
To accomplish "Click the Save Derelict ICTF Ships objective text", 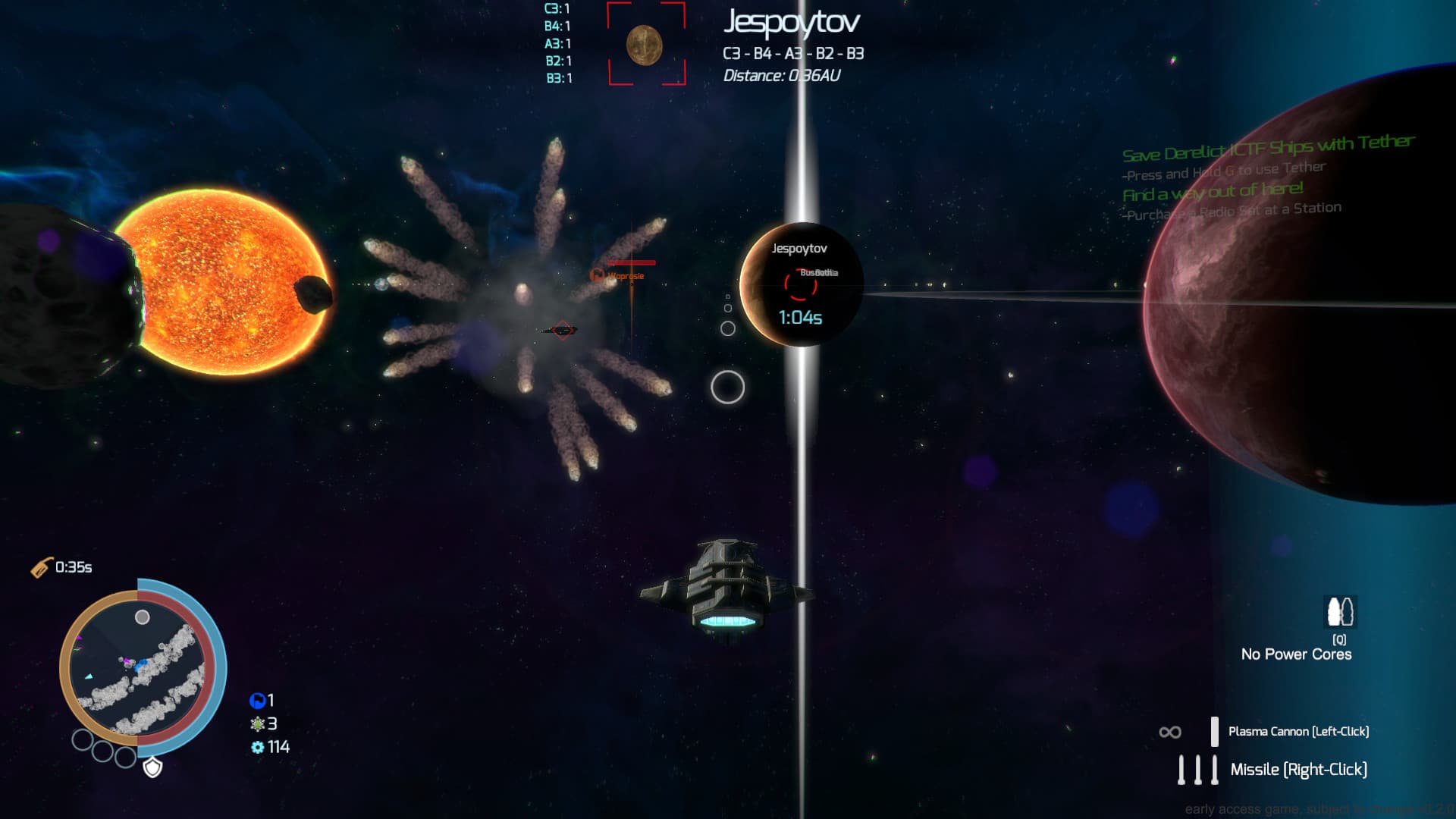I will click(1269, 146).
